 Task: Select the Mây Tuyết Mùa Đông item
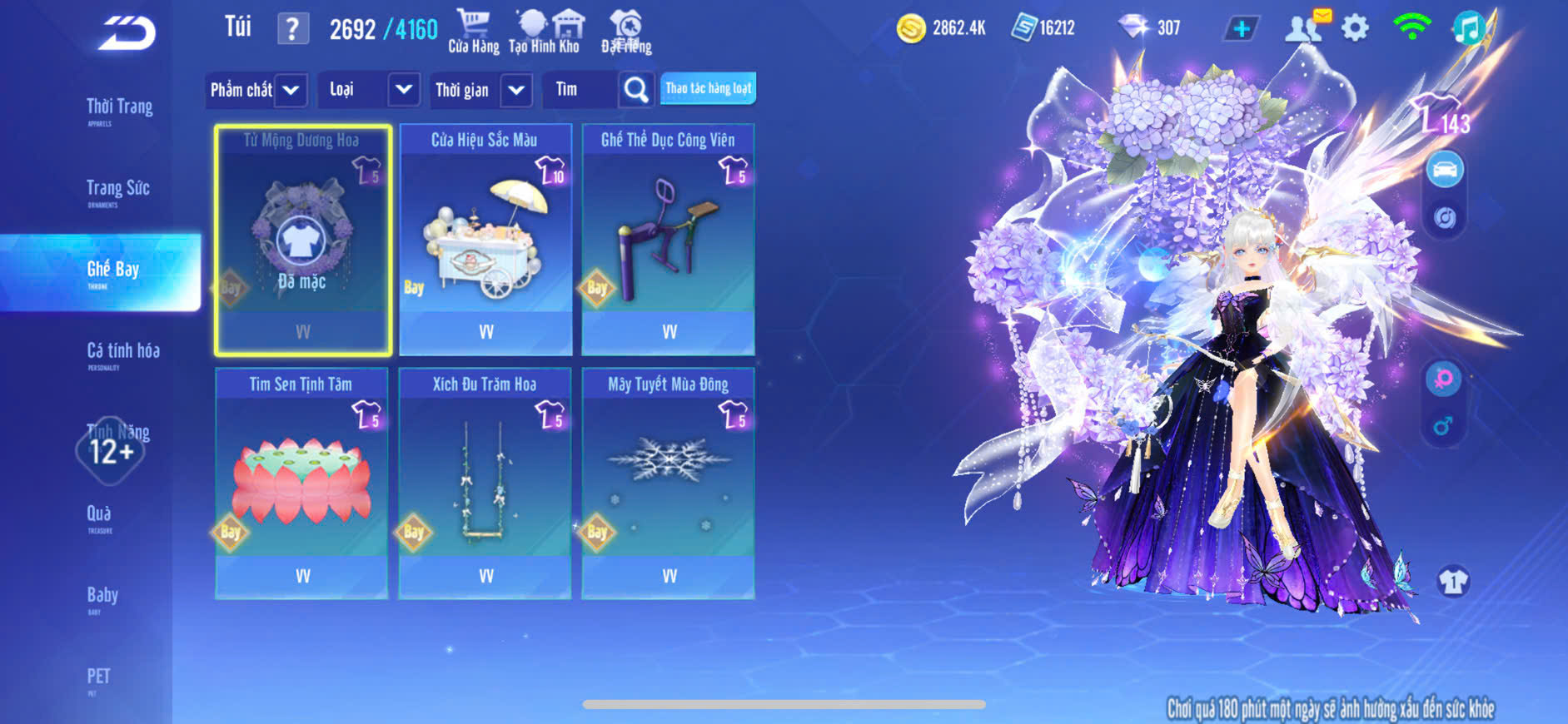coord(668,483)
